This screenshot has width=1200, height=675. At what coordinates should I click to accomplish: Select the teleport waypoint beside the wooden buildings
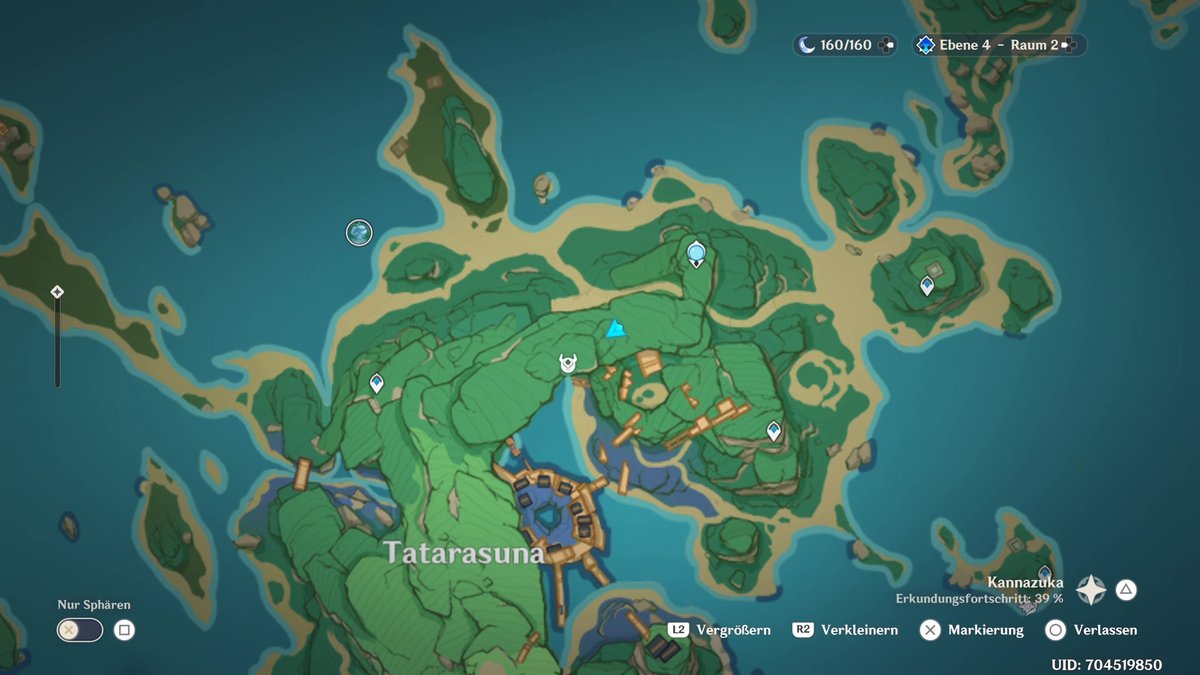tap(773, 431)
